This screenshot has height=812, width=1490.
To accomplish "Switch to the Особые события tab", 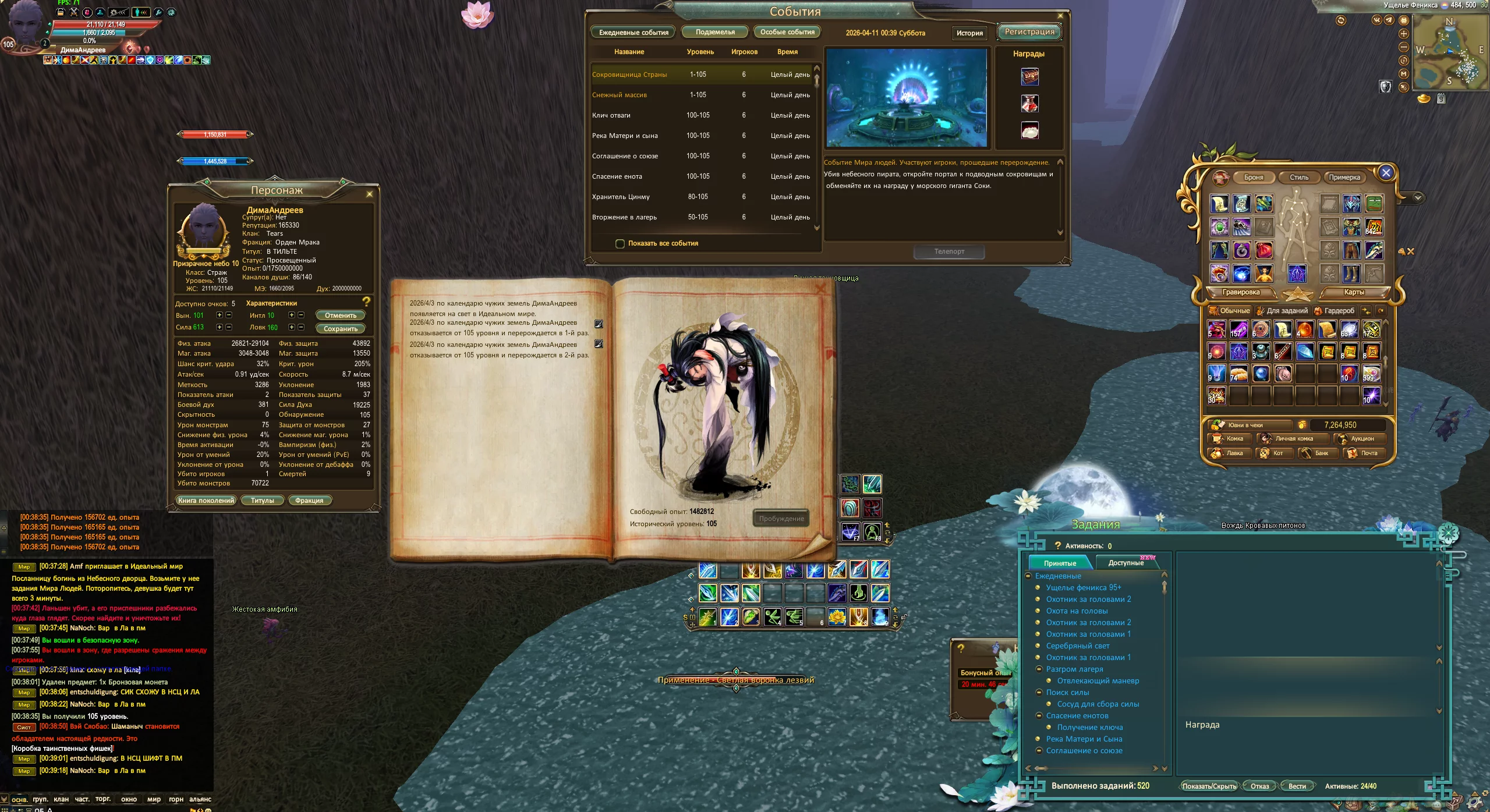I will [787, 32].
